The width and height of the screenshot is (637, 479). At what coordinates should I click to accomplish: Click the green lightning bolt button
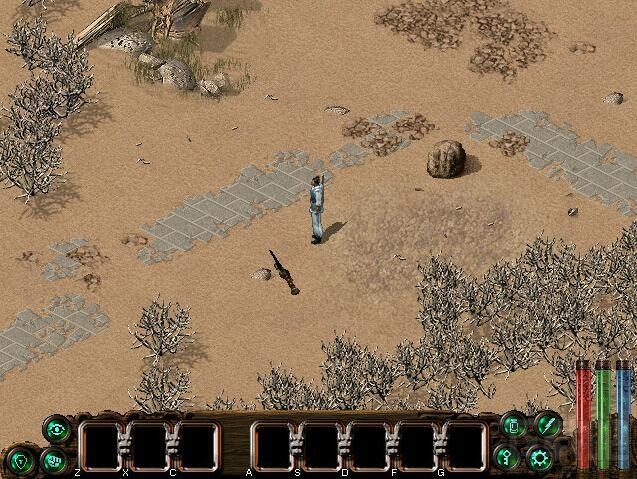coord(546,424)
